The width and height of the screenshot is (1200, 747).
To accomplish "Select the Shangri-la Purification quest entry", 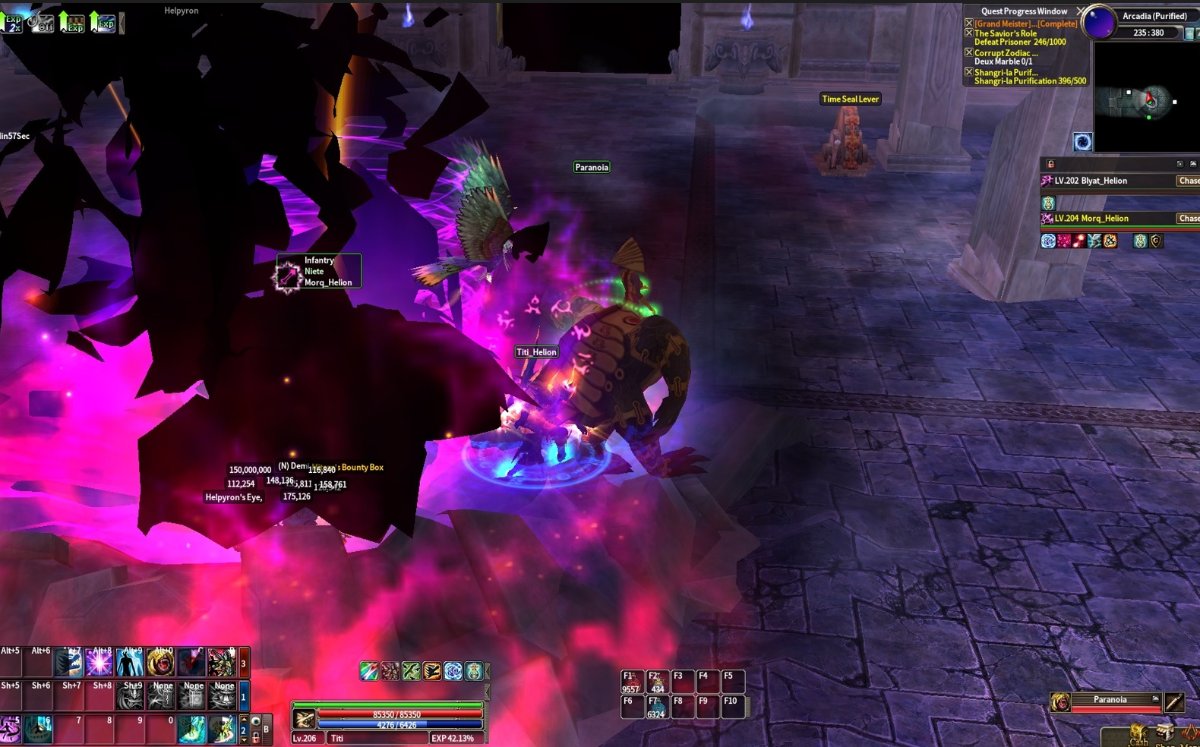I will point(1006,72).
